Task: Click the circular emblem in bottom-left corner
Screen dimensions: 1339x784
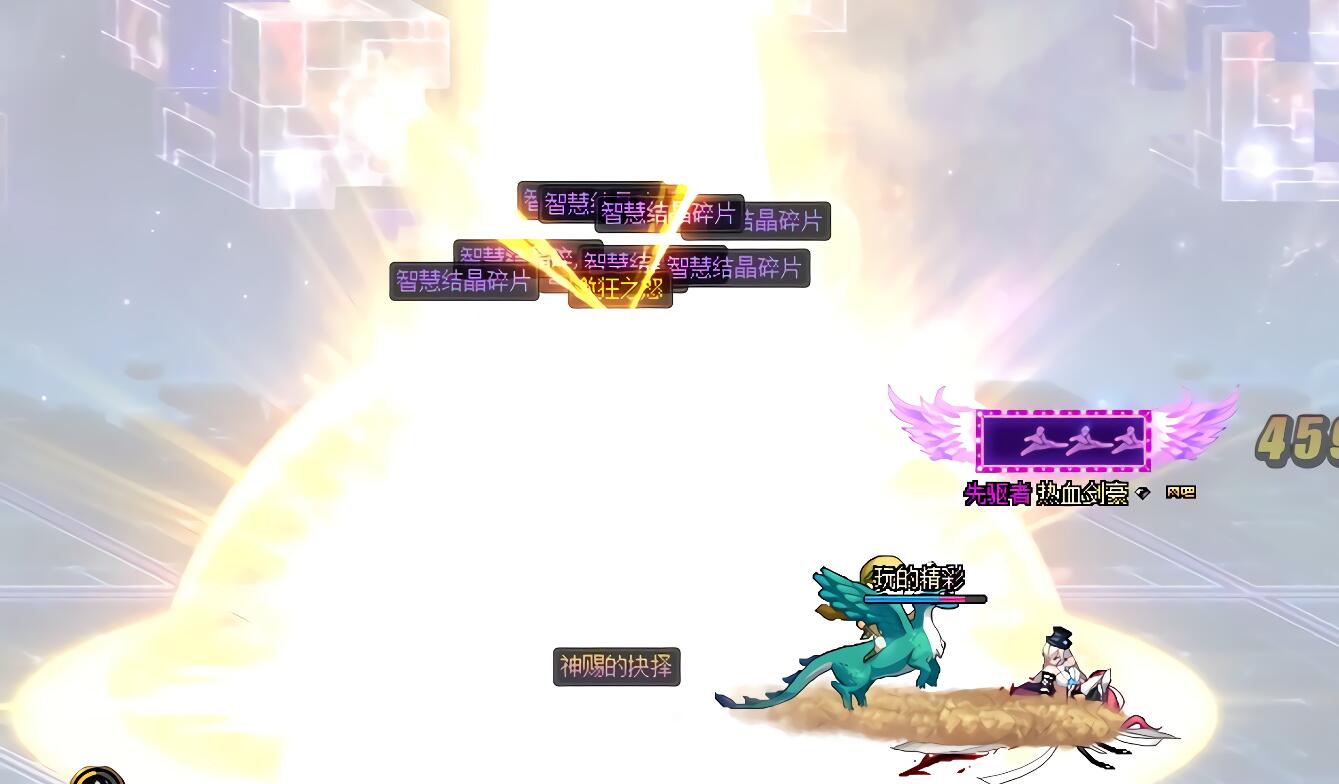Action: [97, 775]
